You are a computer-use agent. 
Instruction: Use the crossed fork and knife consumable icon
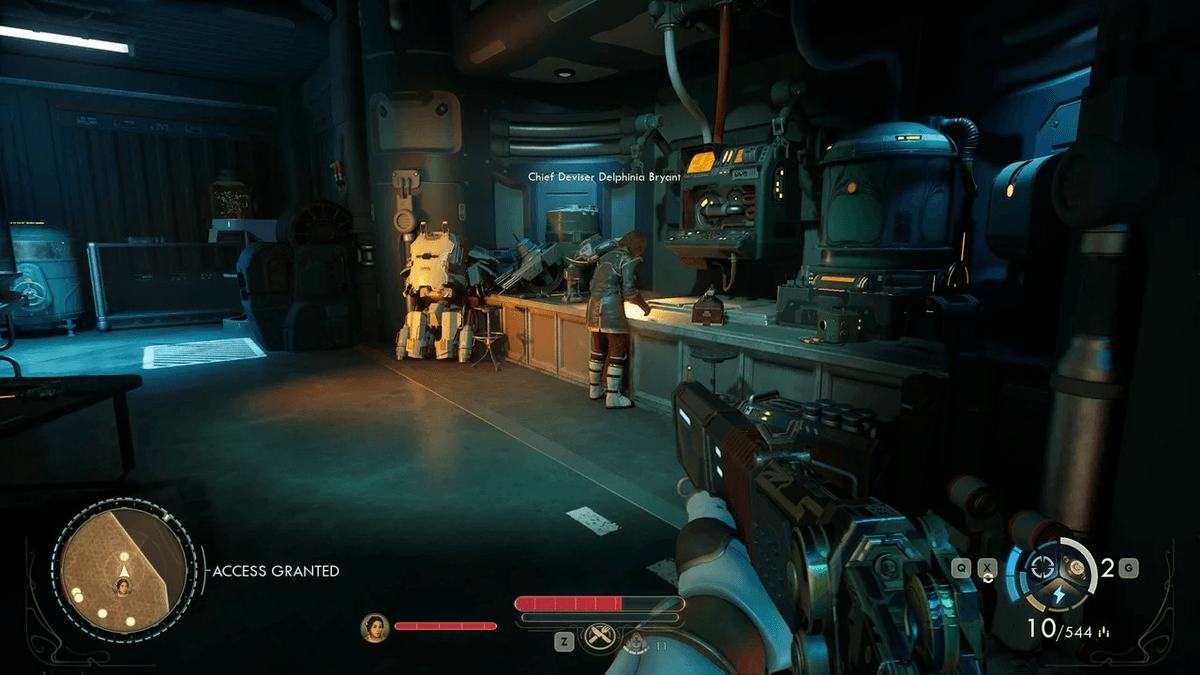[600, 636]
